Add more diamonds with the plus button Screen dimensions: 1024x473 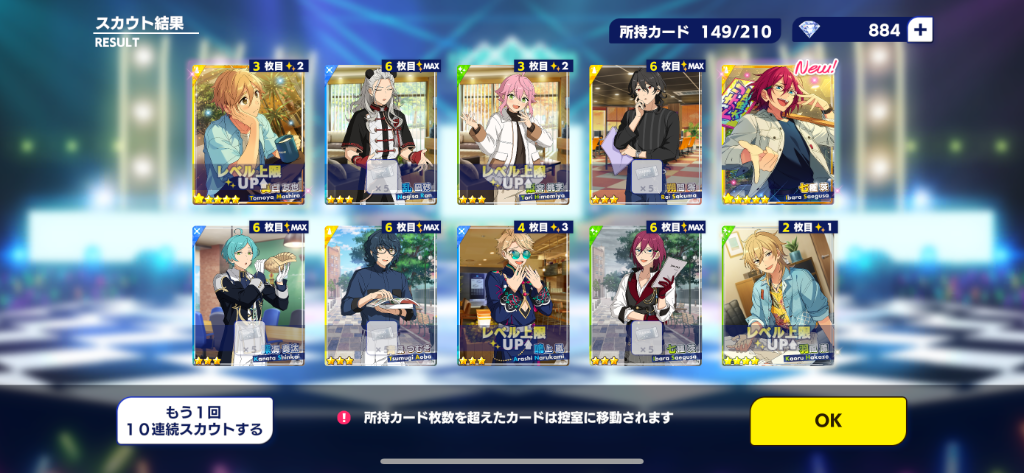tap(920, 31)
